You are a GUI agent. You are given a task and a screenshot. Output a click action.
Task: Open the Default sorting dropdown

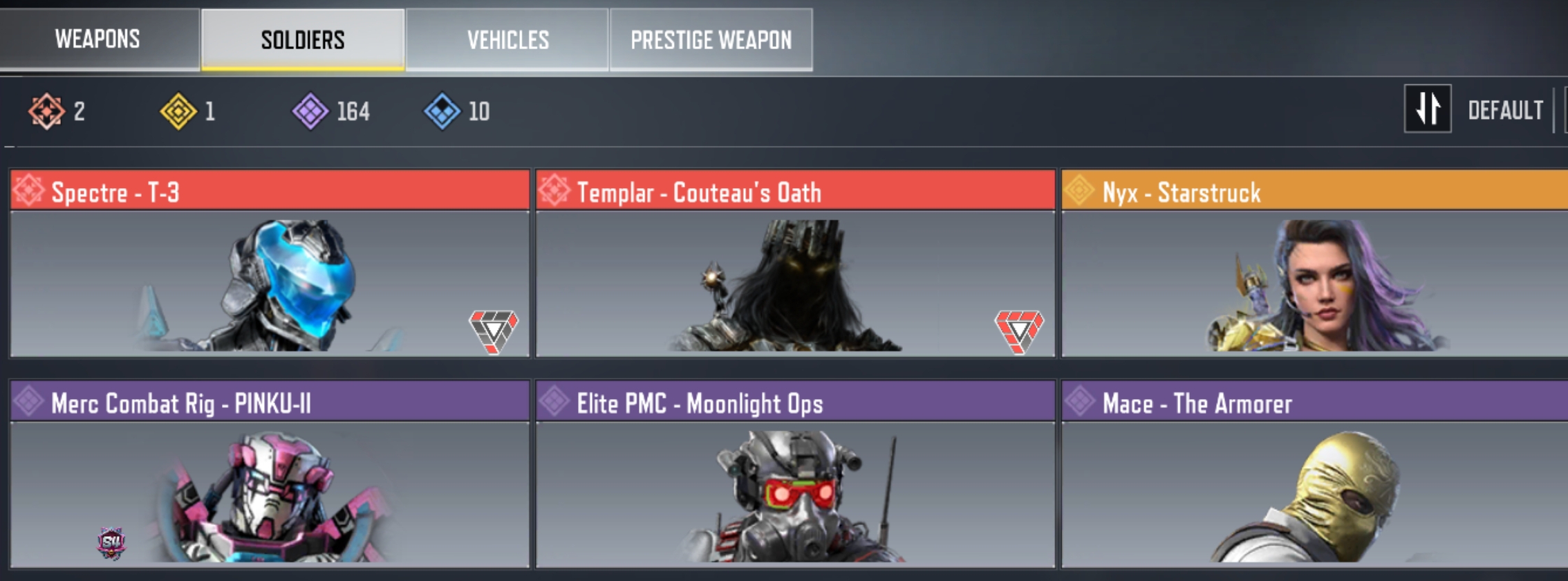[x=1505, y=110]
